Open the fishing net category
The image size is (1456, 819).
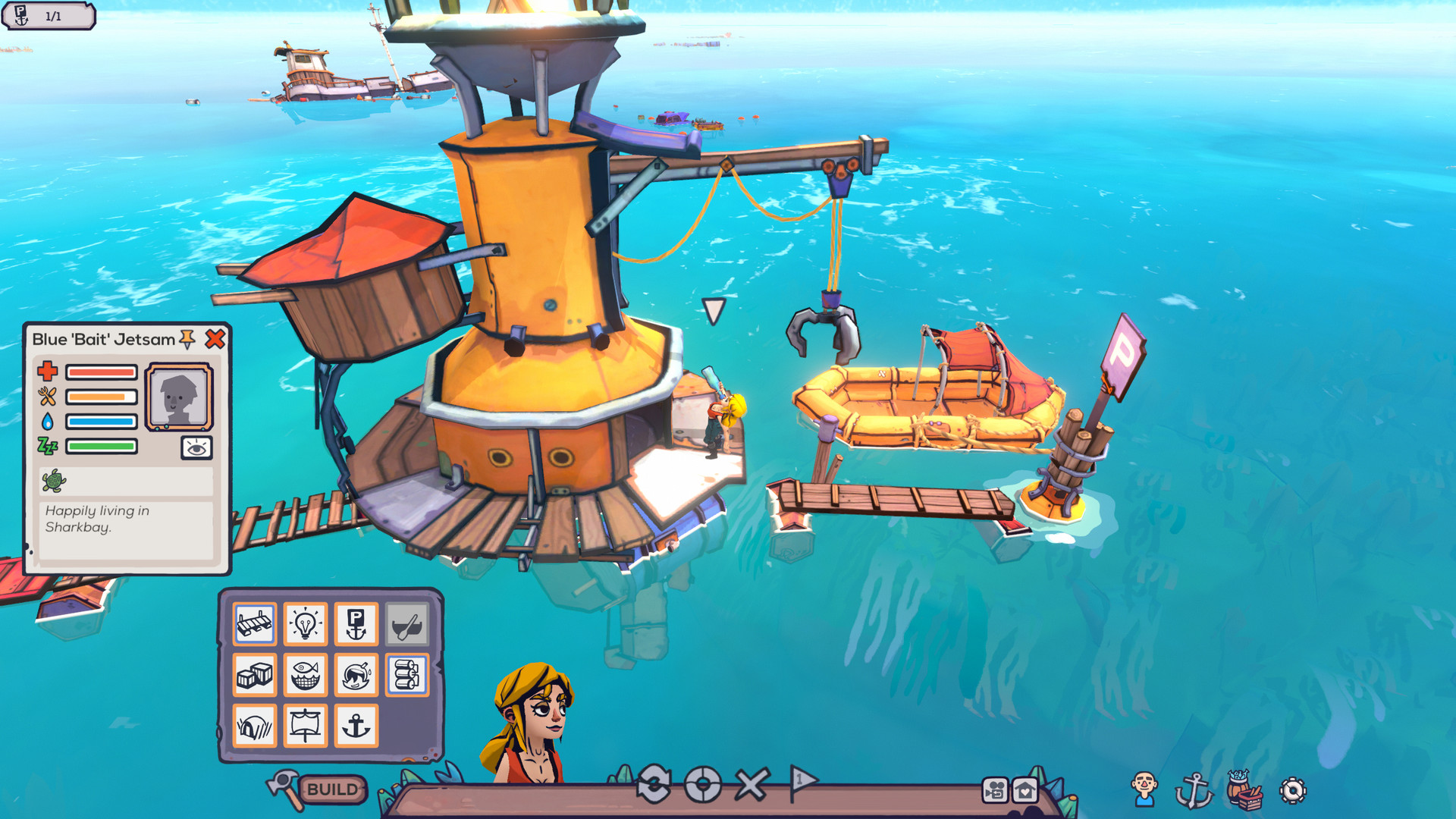tap(306, 675)
